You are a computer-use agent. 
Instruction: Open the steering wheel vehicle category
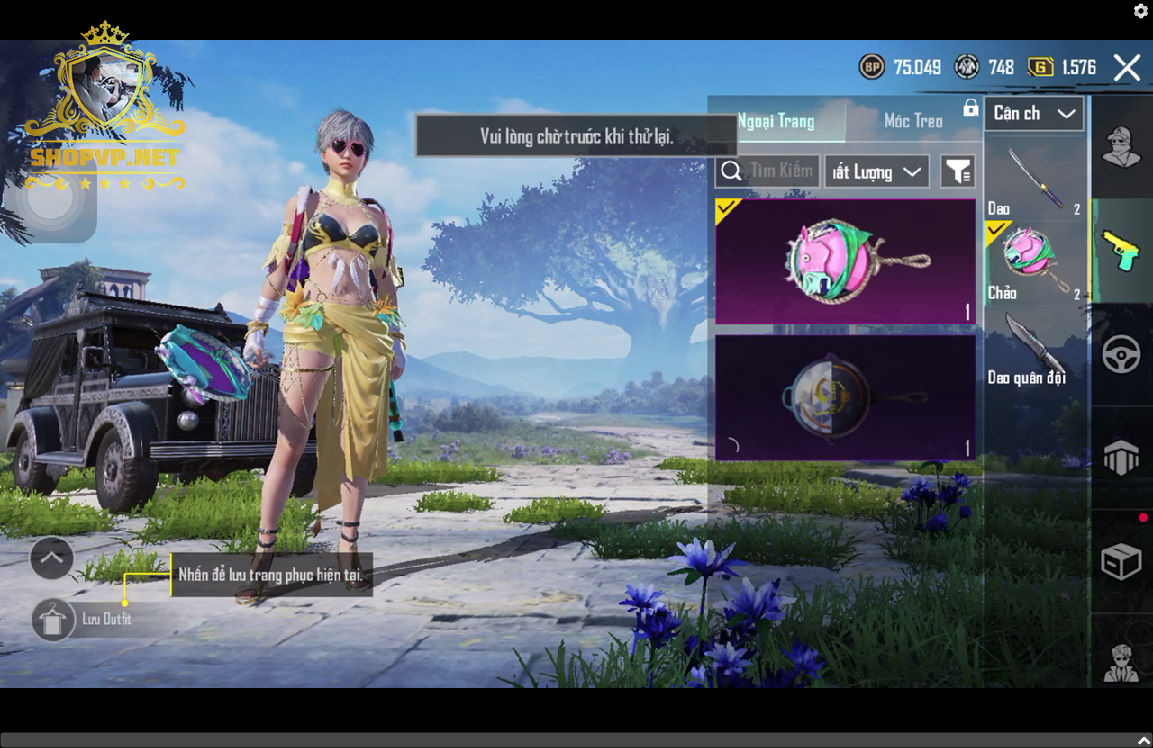click(x=1121, y=355)
